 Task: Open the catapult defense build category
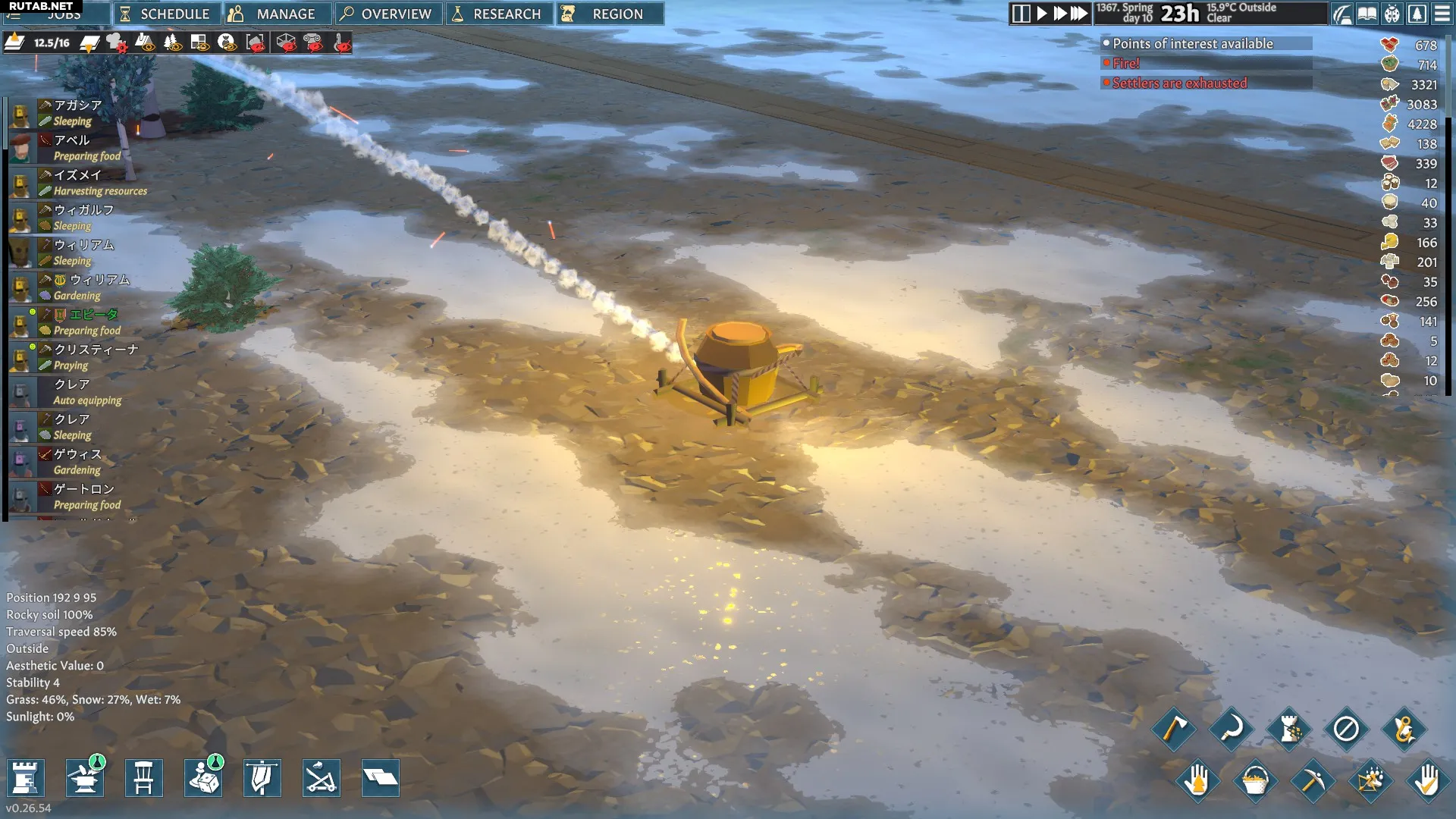coord(321,778)
